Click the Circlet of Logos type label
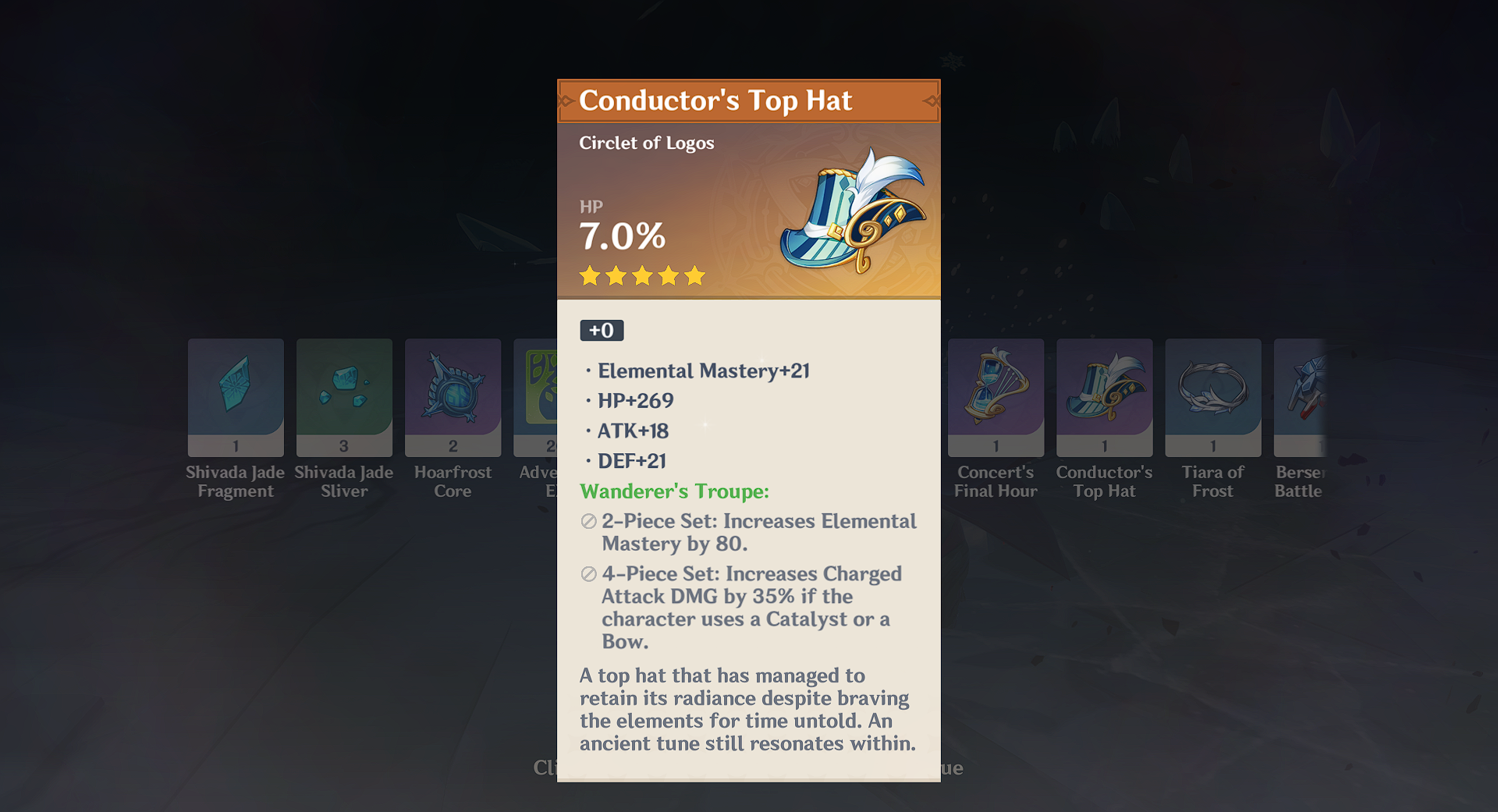1498x812 pixels. pyautogui.click(x=646, y=143)
